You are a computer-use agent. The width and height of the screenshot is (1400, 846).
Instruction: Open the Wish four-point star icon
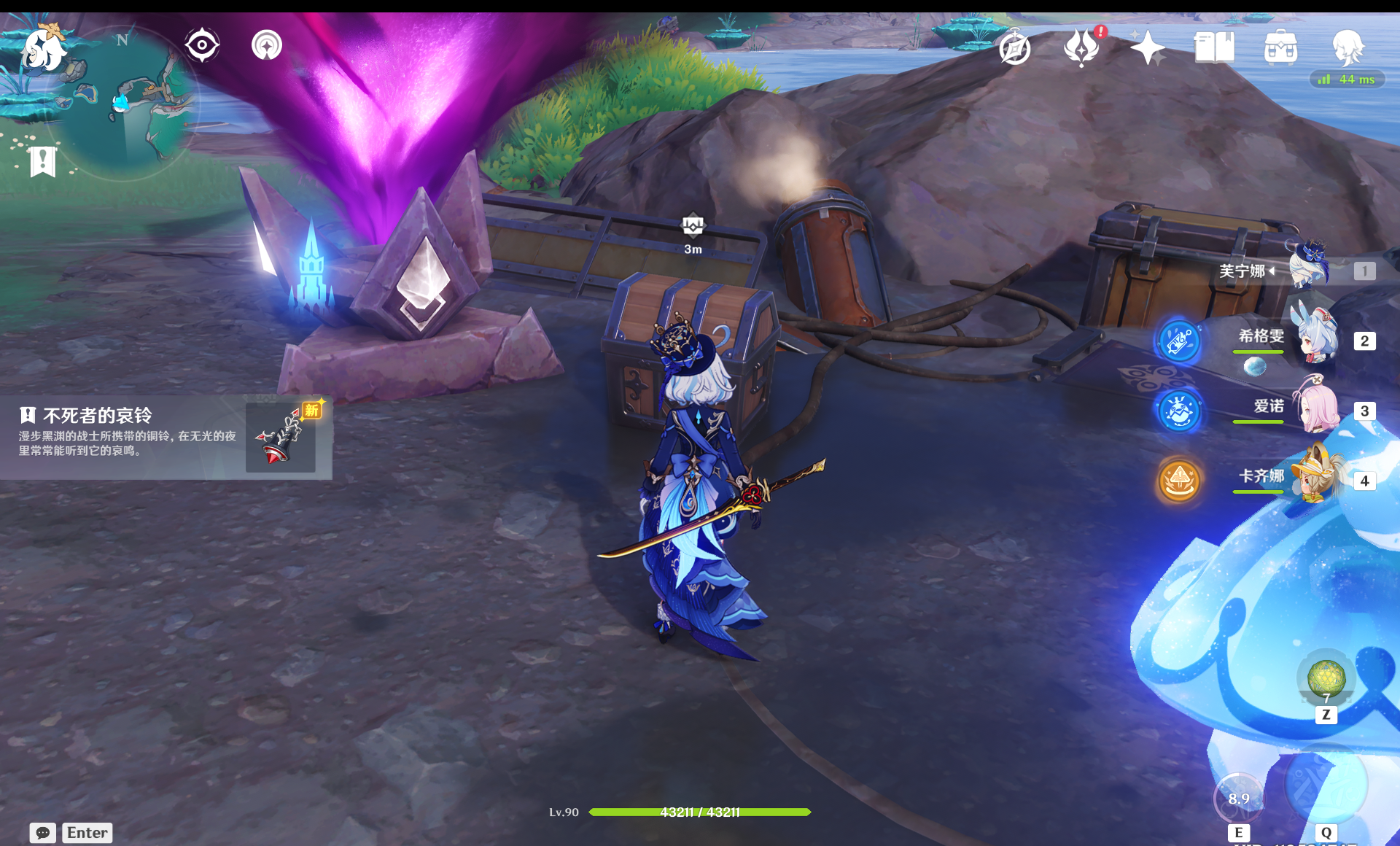click(1147, 48)
